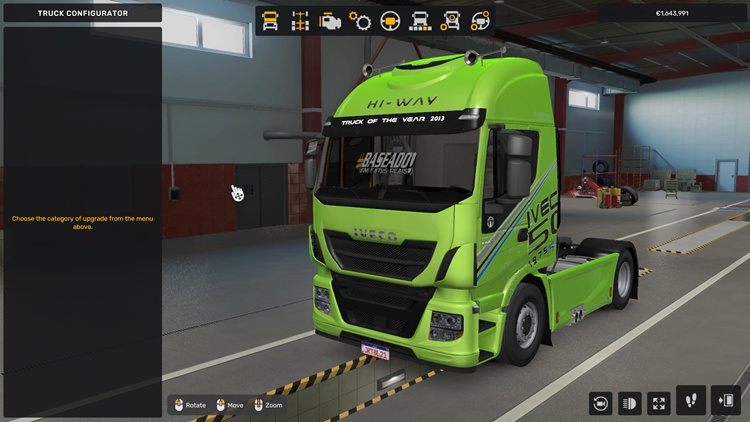Reset the camera view
The width and height of the screenshot is (750, 422).
(600, 404)
